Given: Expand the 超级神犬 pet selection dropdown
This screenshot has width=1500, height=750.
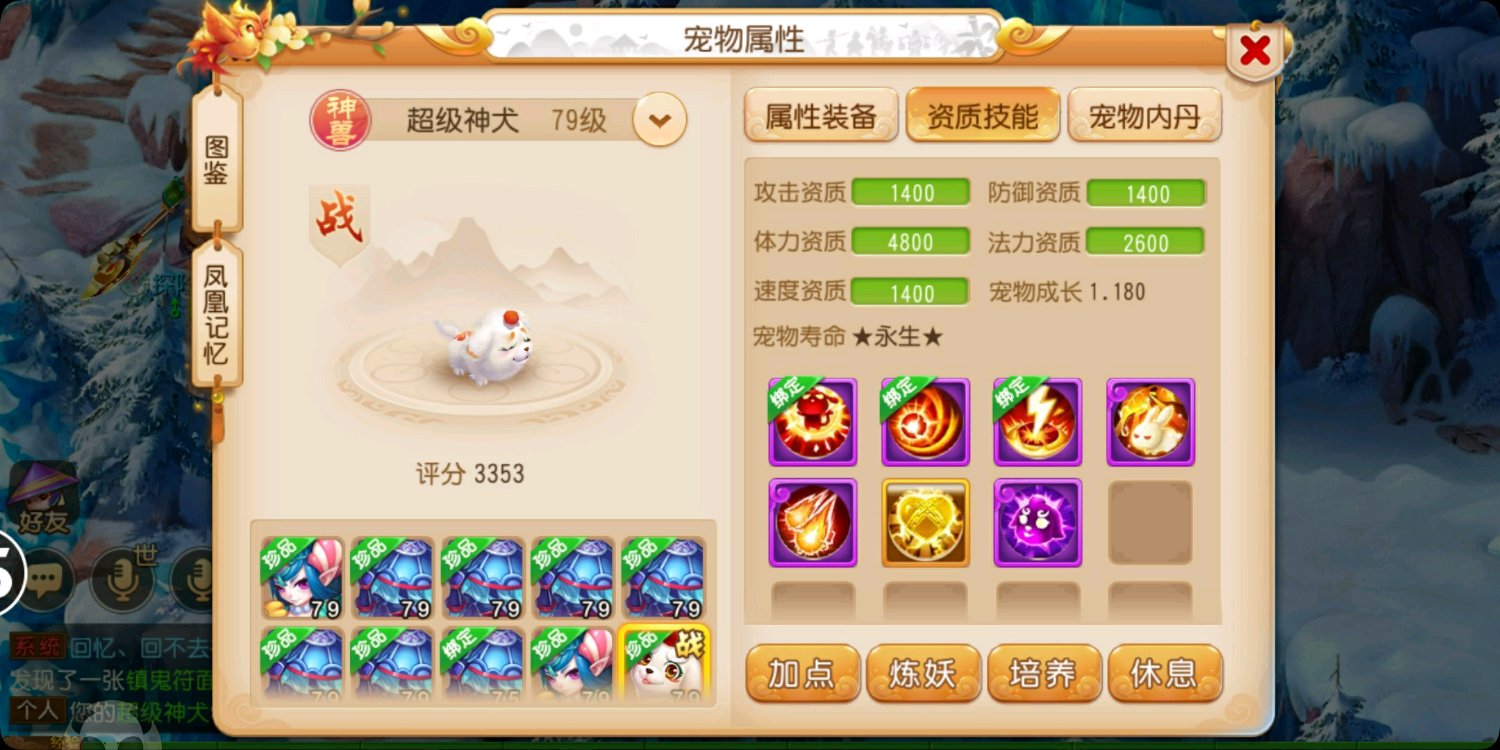Looking at the screenshot, I should point(659,118).
